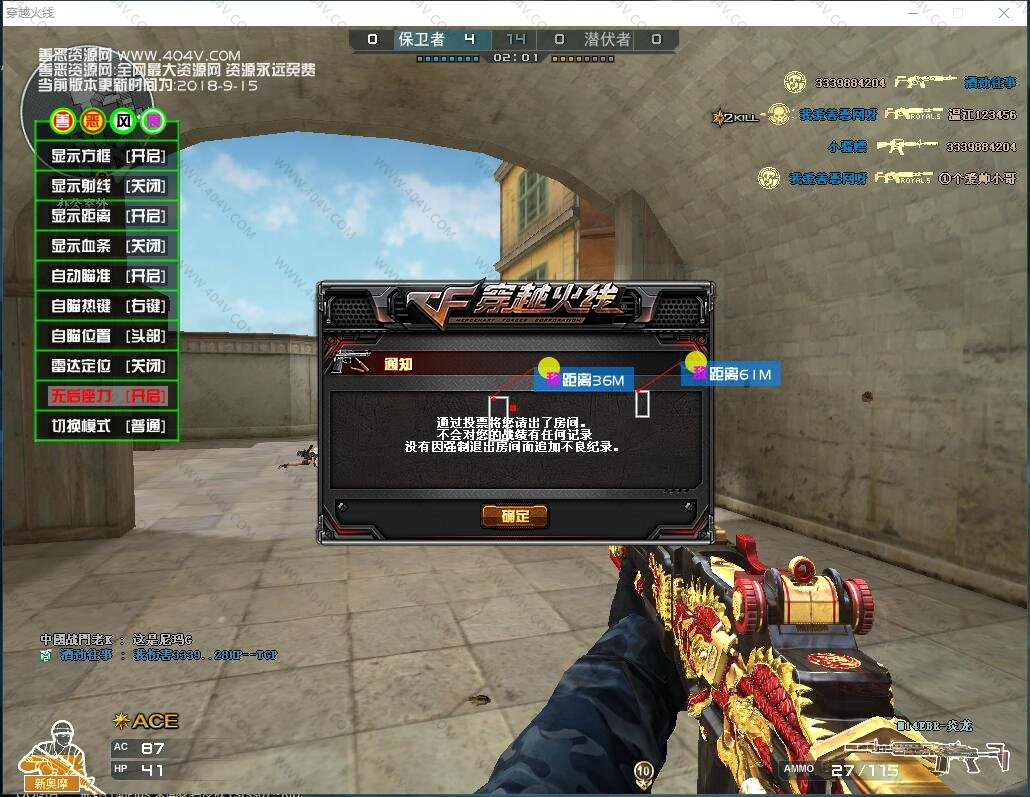Change the 自瞄位置 setting
This screenshot has width=1030, height=797.
[107, 336]
